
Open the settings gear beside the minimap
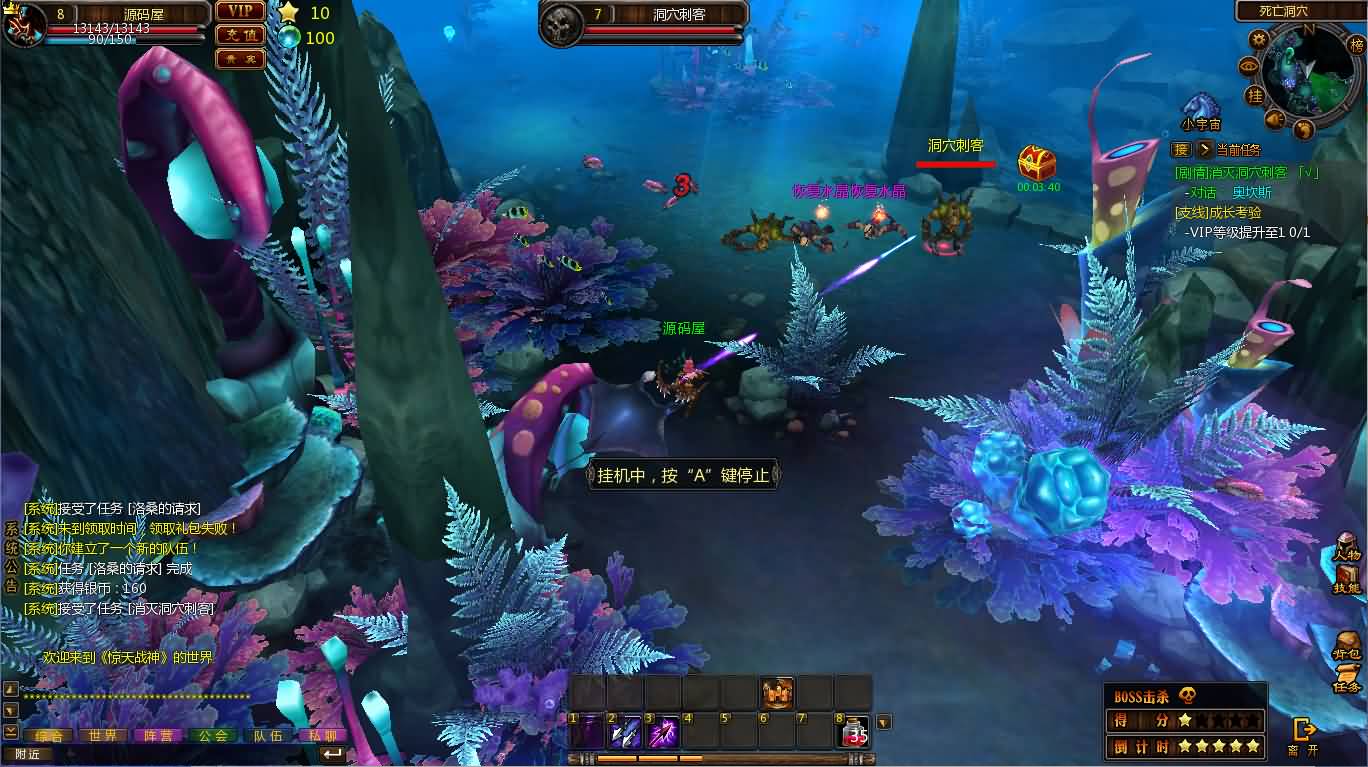[1258, 39]
